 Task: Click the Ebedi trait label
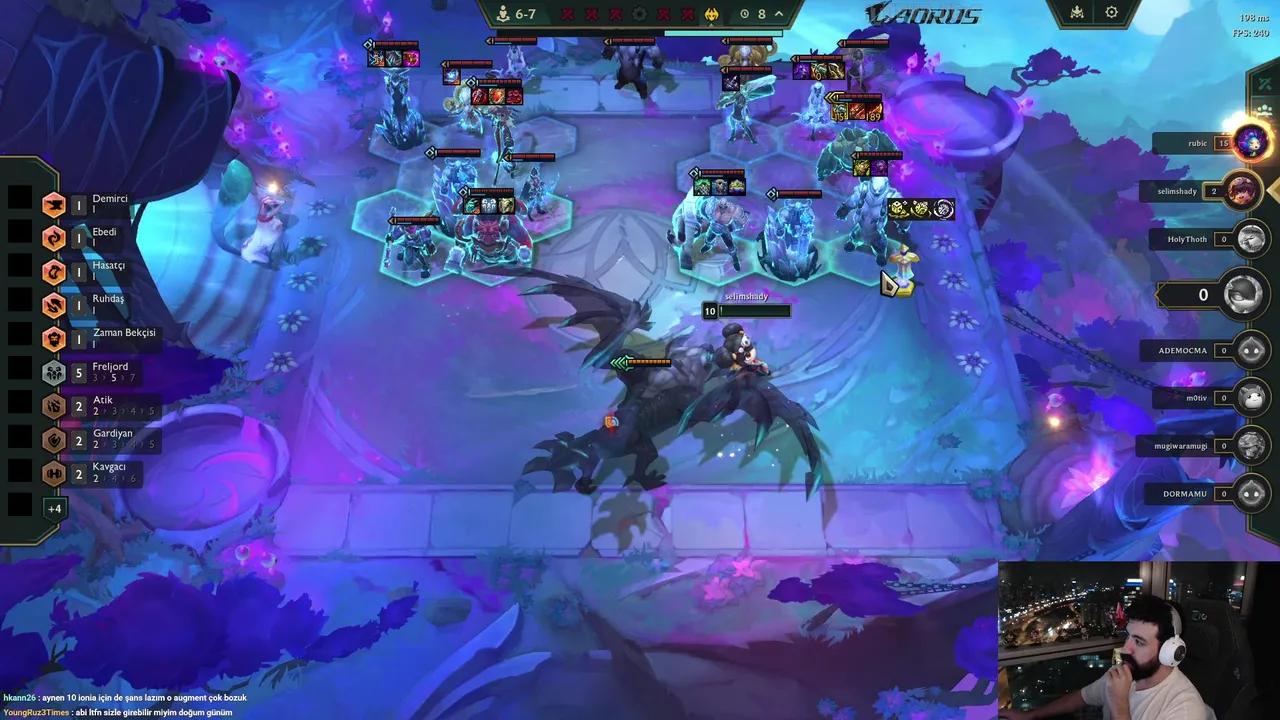(103, 232)
